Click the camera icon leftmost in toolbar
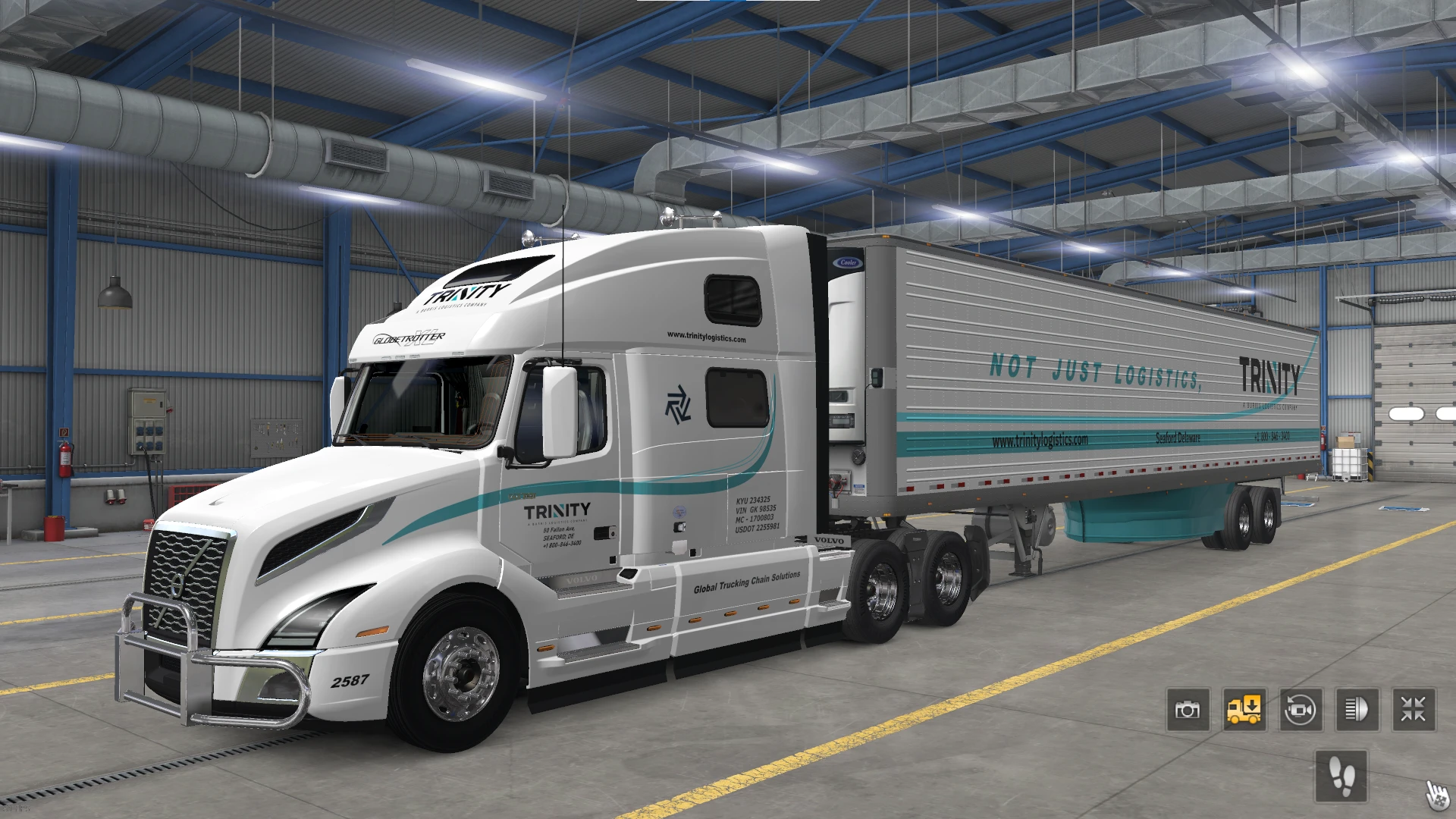Image resolution: width=1456 pixels, height=819 pixels. [x=1188, y=710]
